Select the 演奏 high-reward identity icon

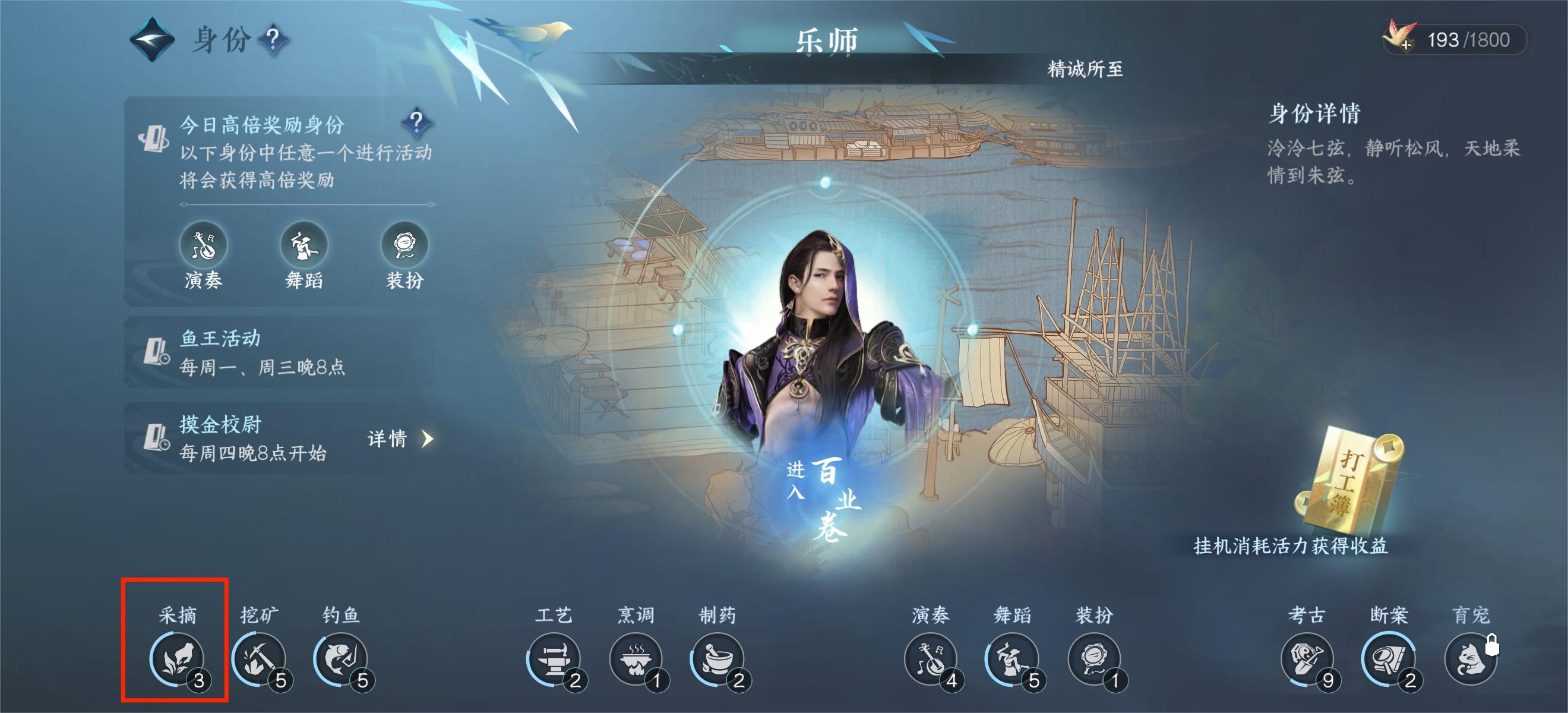point(203,245)
